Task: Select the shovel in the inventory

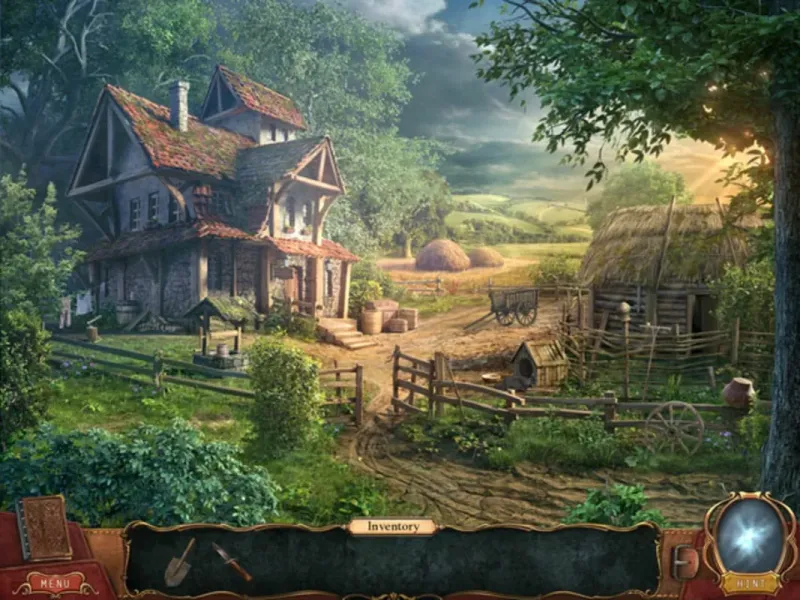Action: tap(180, 562)
